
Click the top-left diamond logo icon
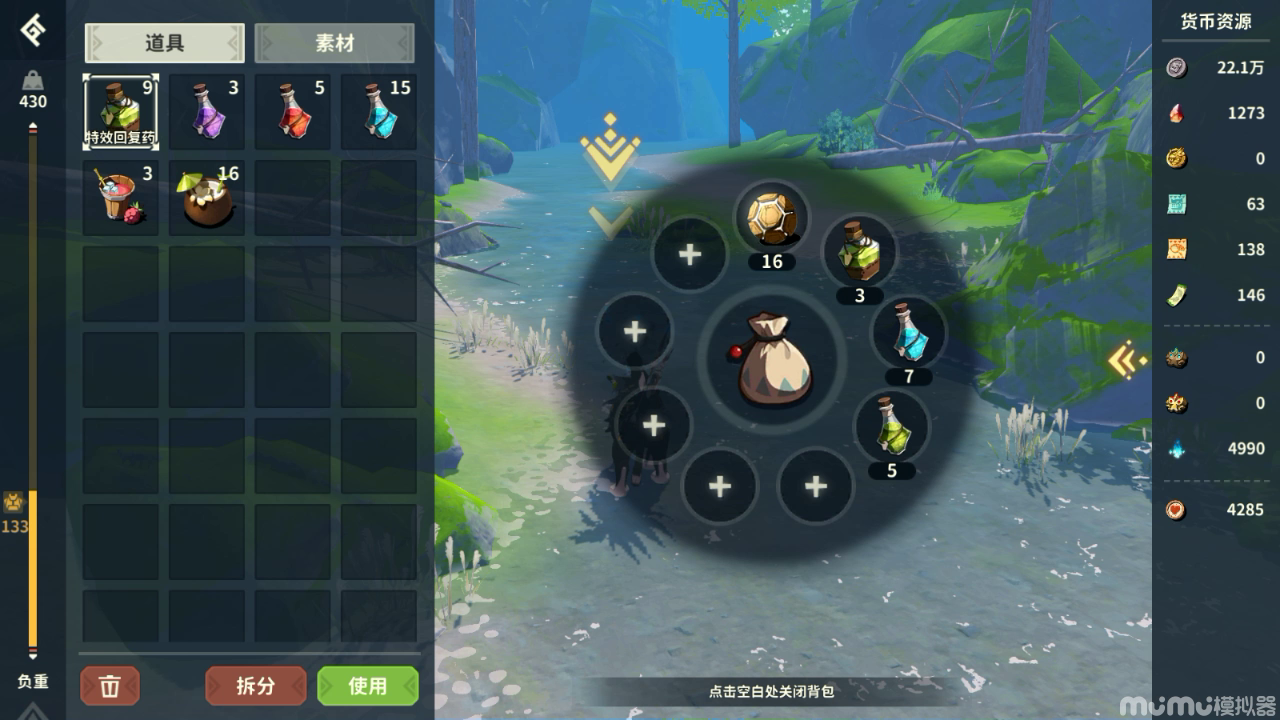32,32
